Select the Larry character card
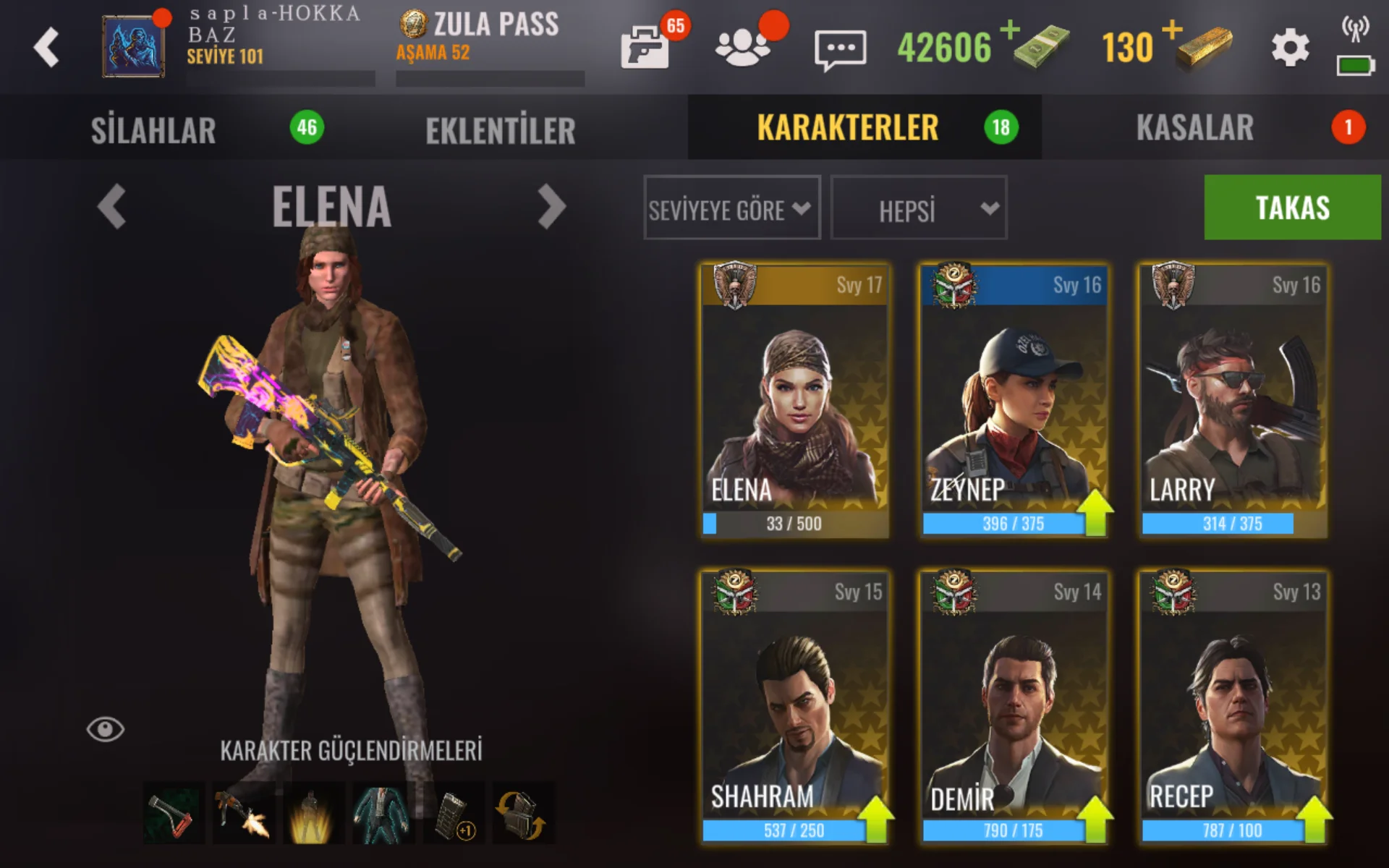 (x=1233, y=399)
